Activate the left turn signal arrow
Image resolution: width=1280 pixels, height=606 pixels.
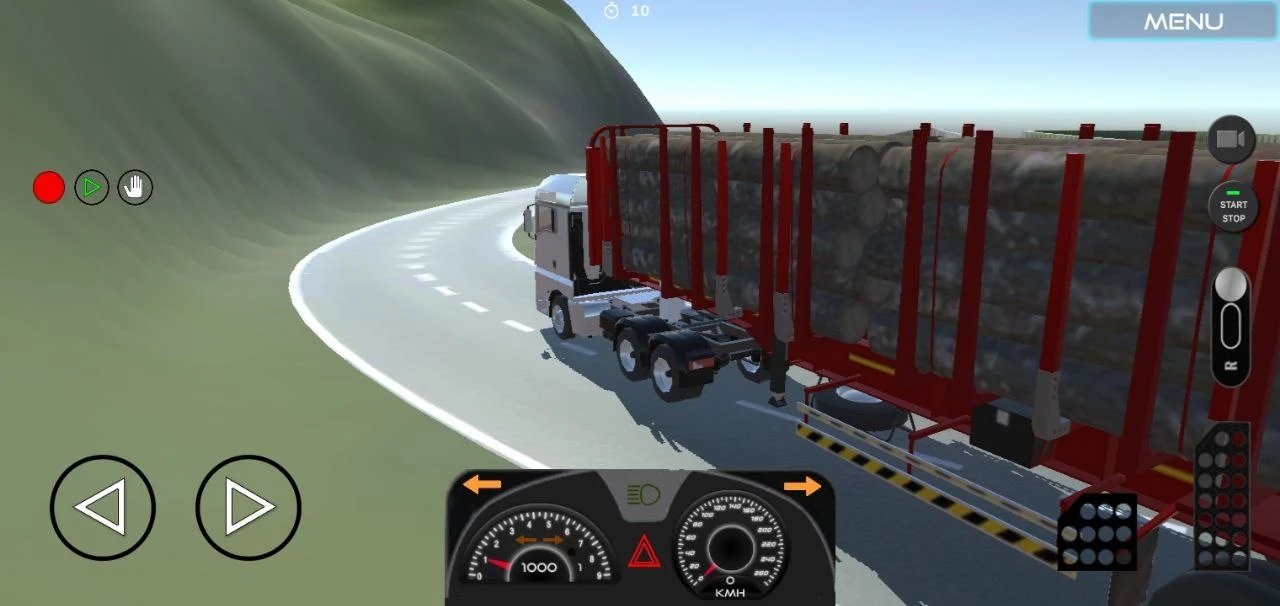point(482,485)
